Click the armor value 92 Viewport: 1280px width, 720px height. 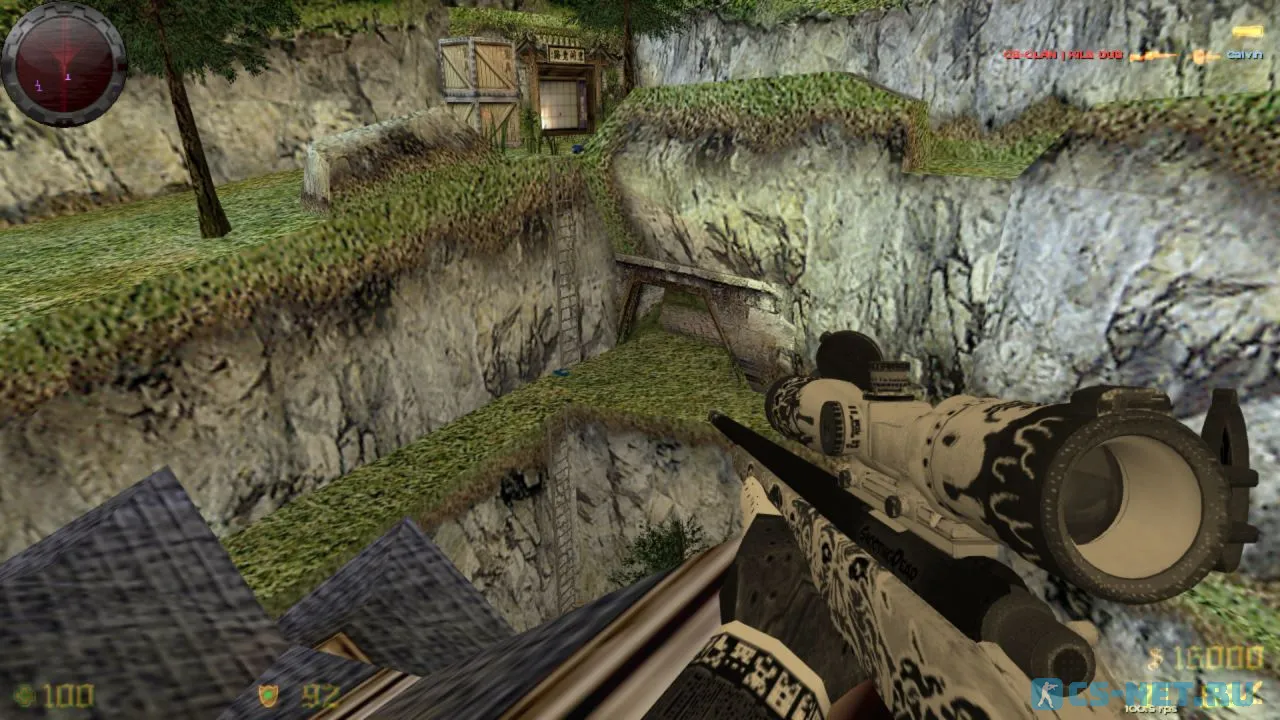pyautogui.click(x=317, y=696)
